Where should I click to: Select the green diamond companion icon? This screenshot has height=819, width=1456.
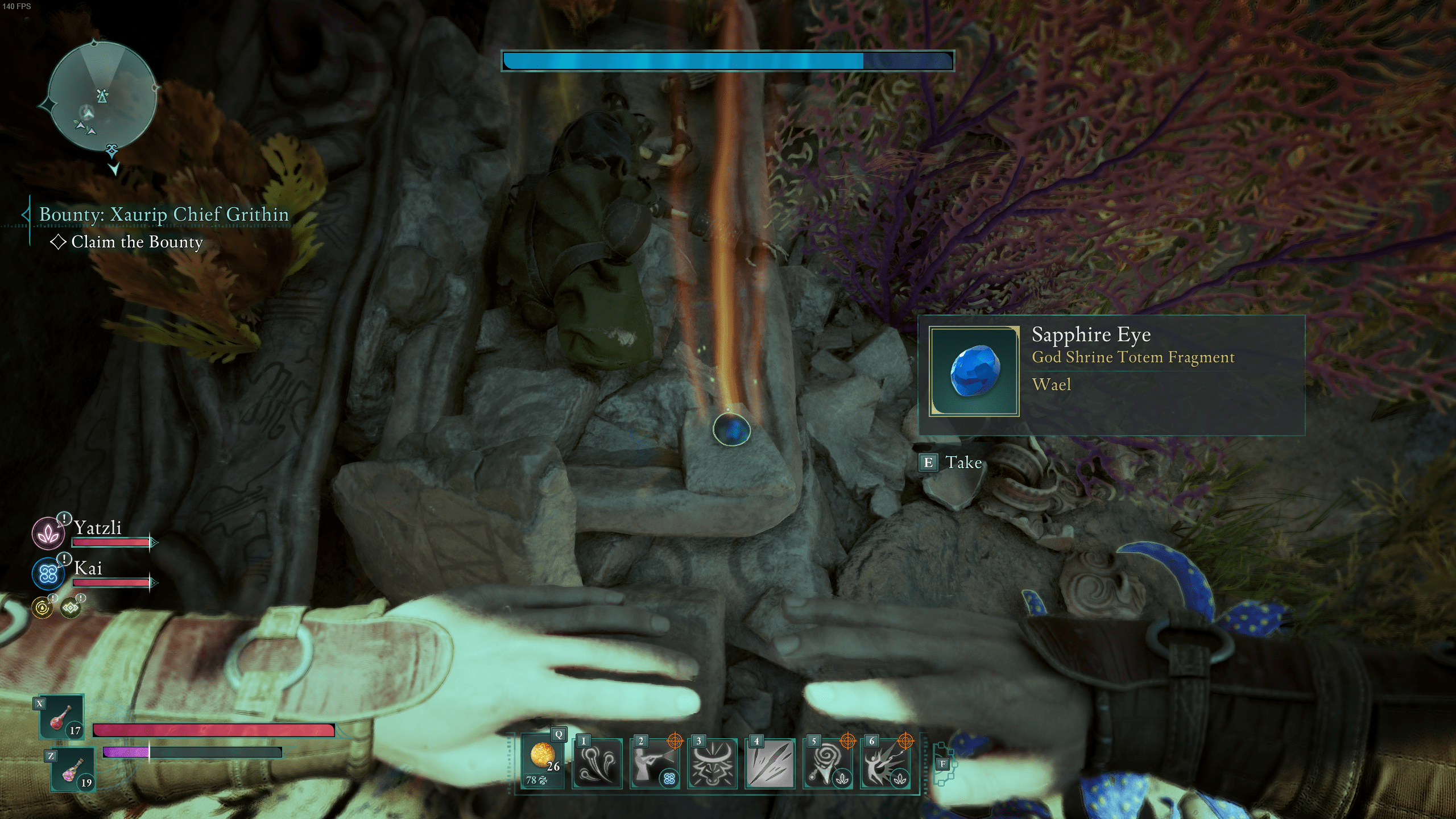71,608
